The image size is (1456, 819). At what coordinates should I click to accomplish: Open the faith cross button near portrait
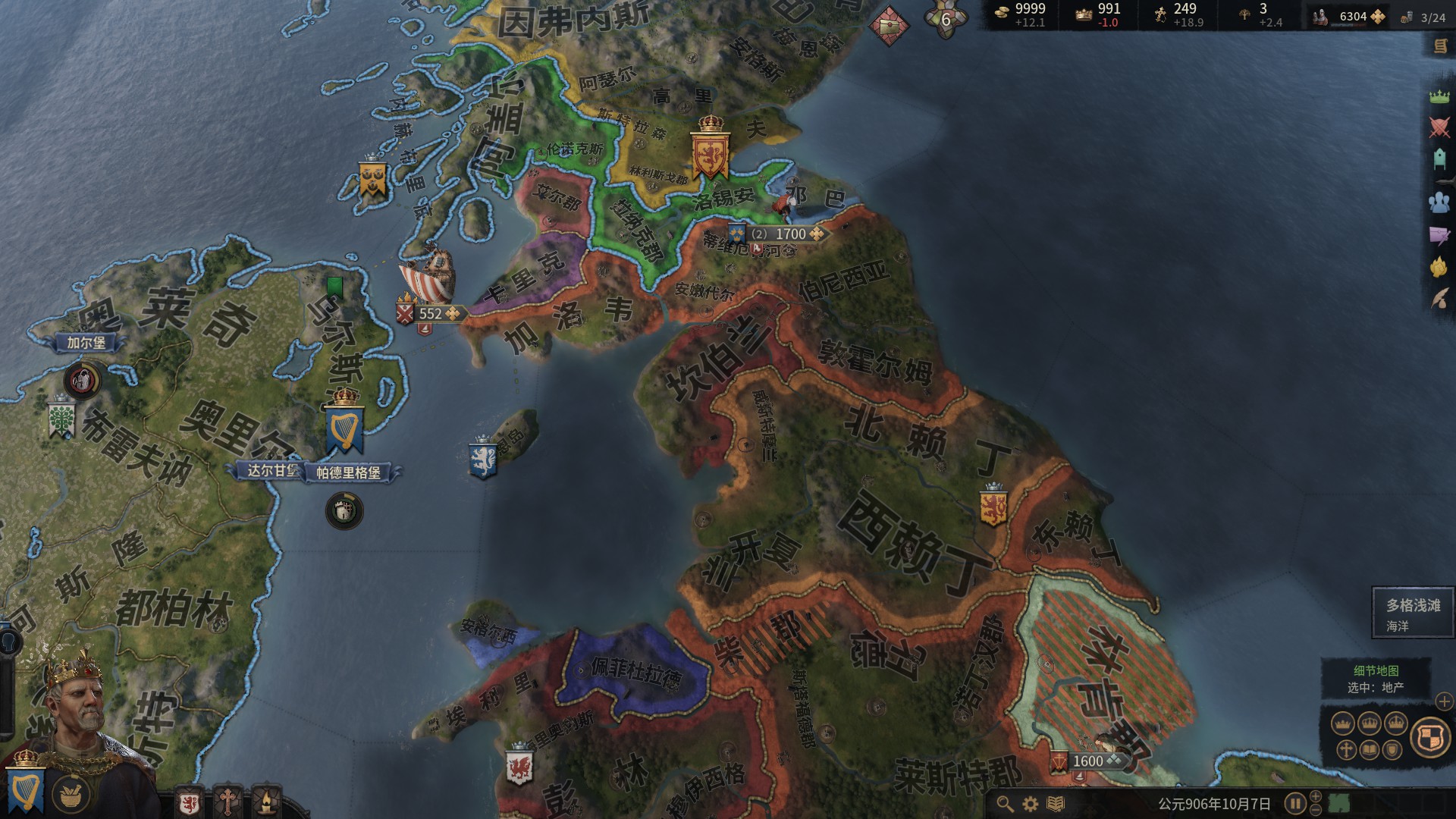pos(227,802)
